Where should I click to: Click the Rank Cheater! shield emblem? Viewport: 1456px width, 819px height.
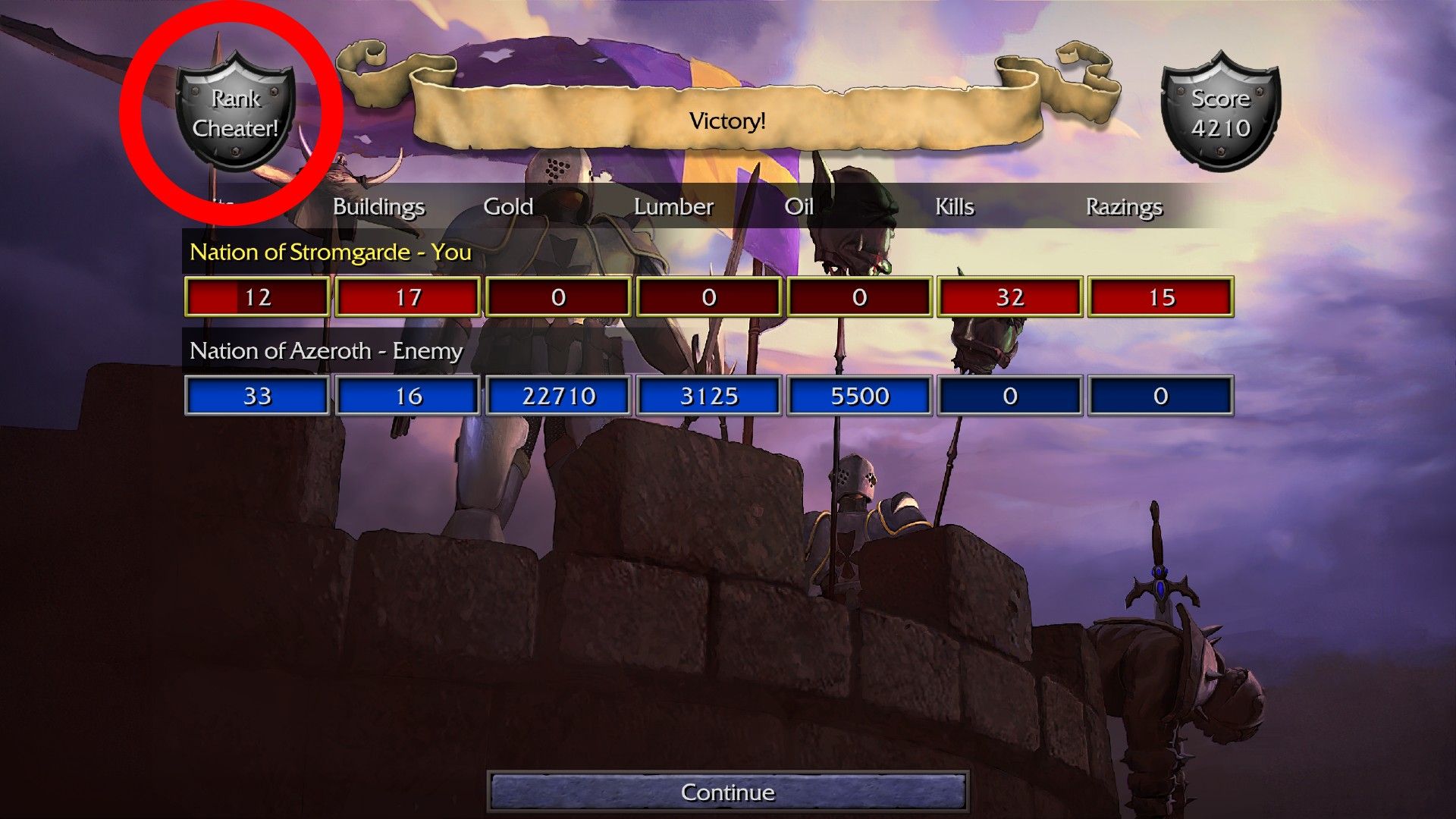237,110
